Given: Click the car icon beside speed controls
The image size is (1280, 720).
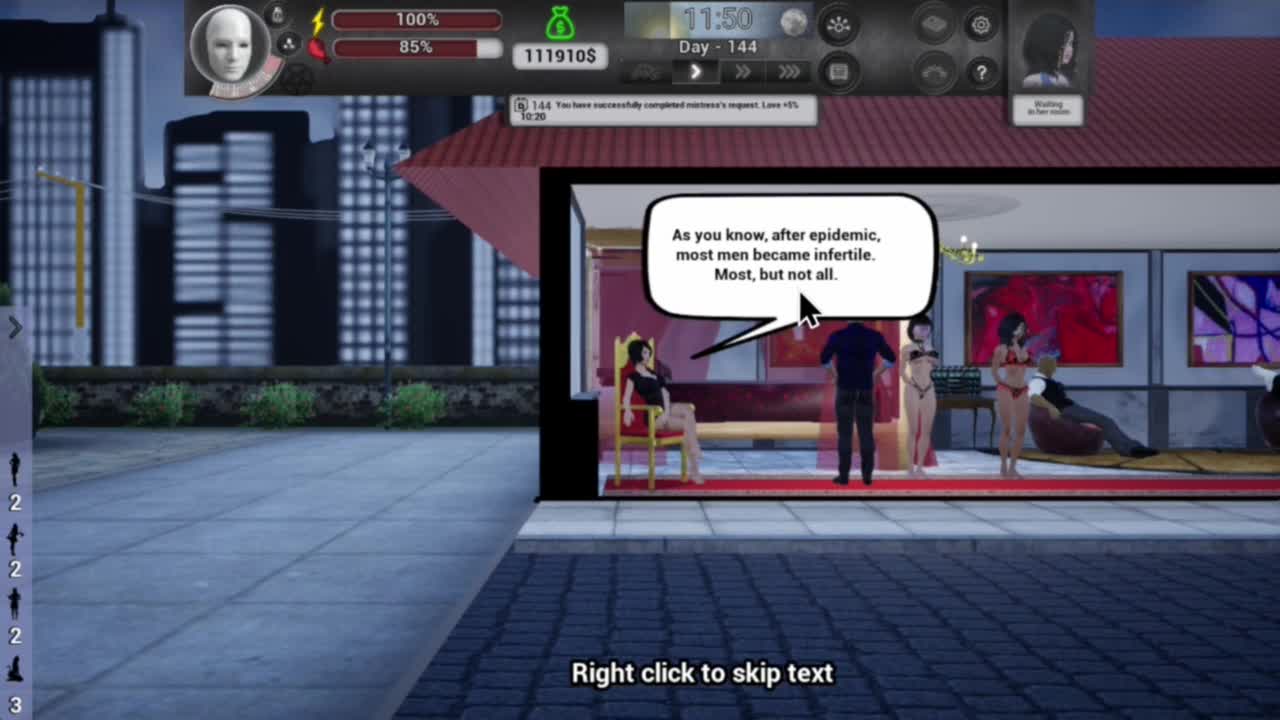Looking at the screenshot, I should coord(646,71).
